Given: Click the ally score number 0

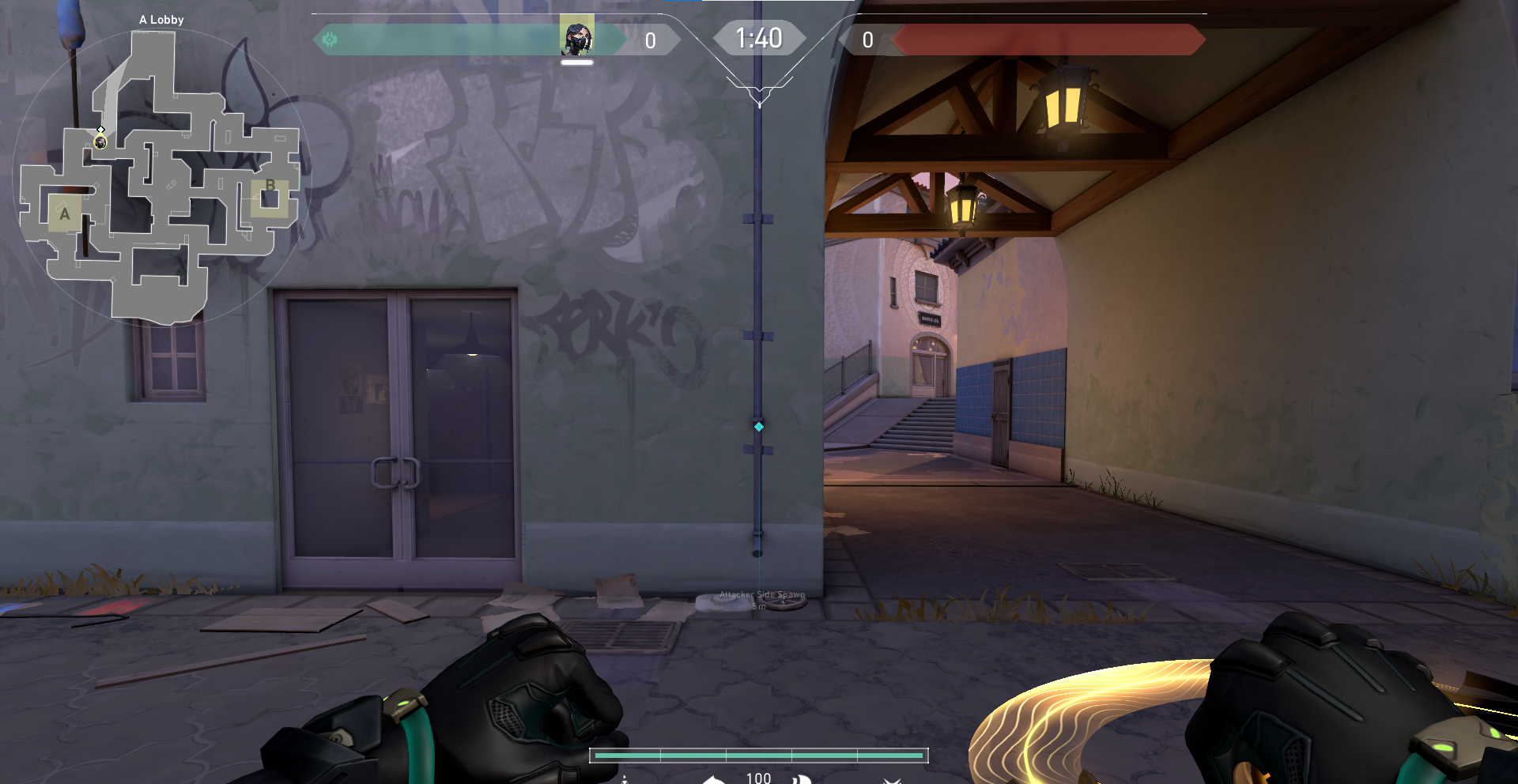Looking at the screenshot, I should click(x=650, y=42).
